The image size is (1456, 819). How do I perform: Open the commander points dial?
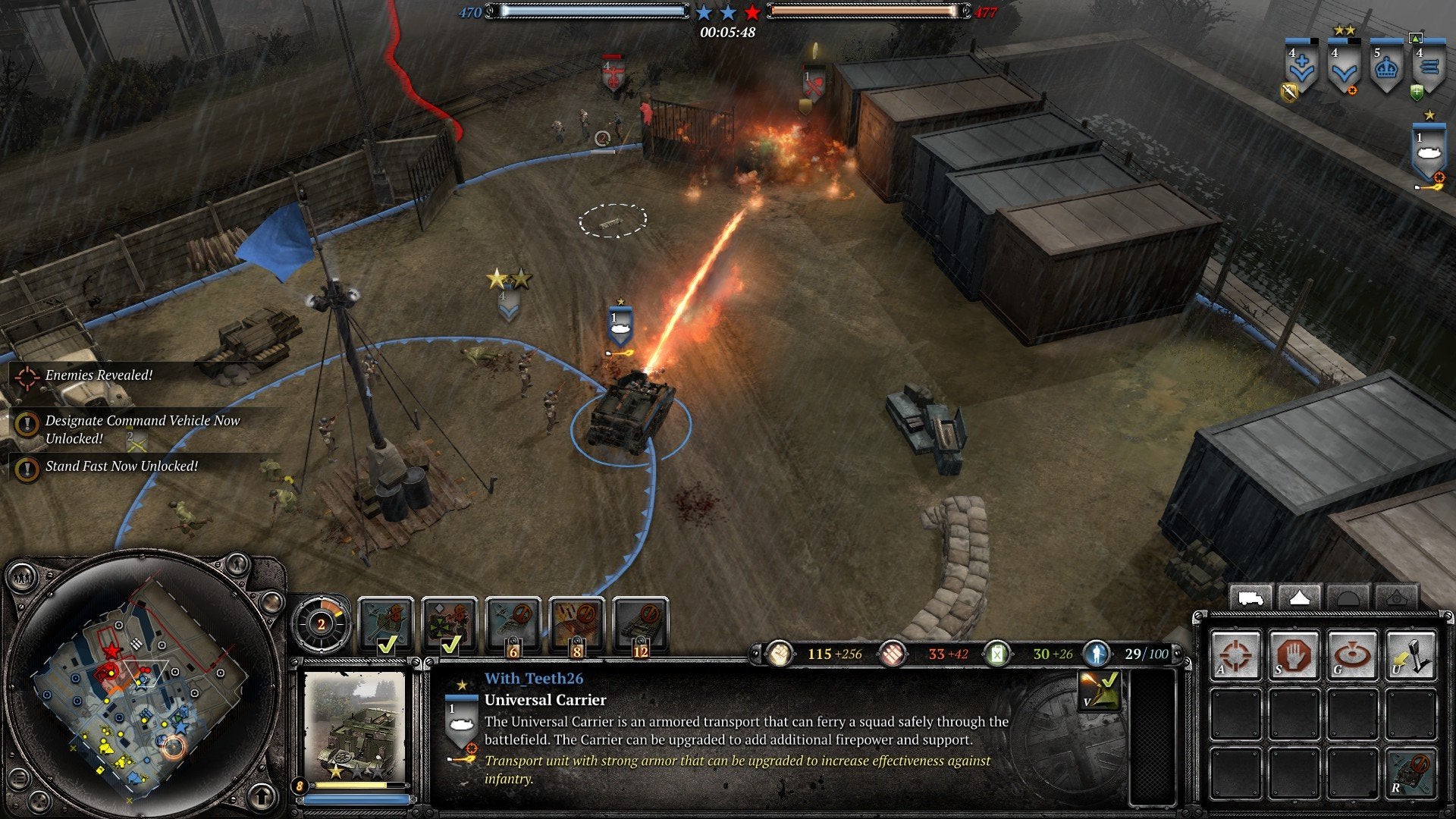322,624
